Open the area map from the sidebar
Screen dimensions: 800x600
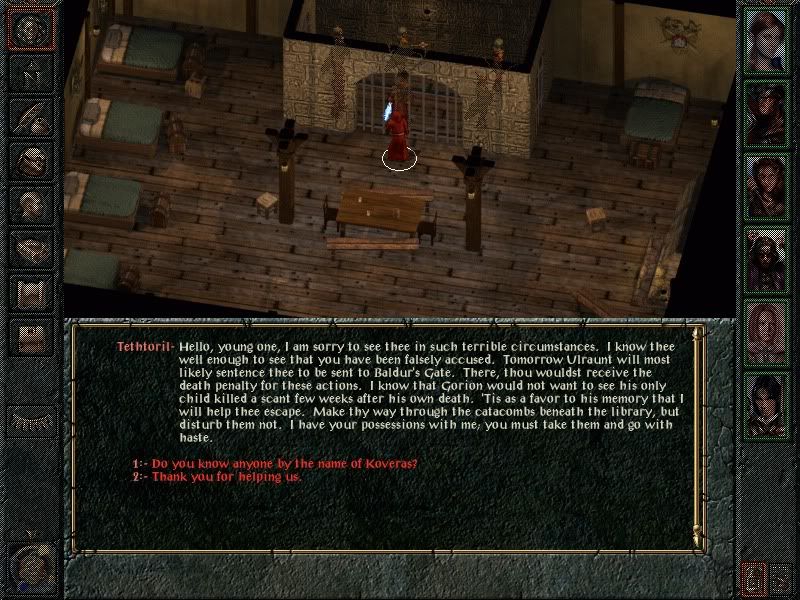click(x=31, y=74)
